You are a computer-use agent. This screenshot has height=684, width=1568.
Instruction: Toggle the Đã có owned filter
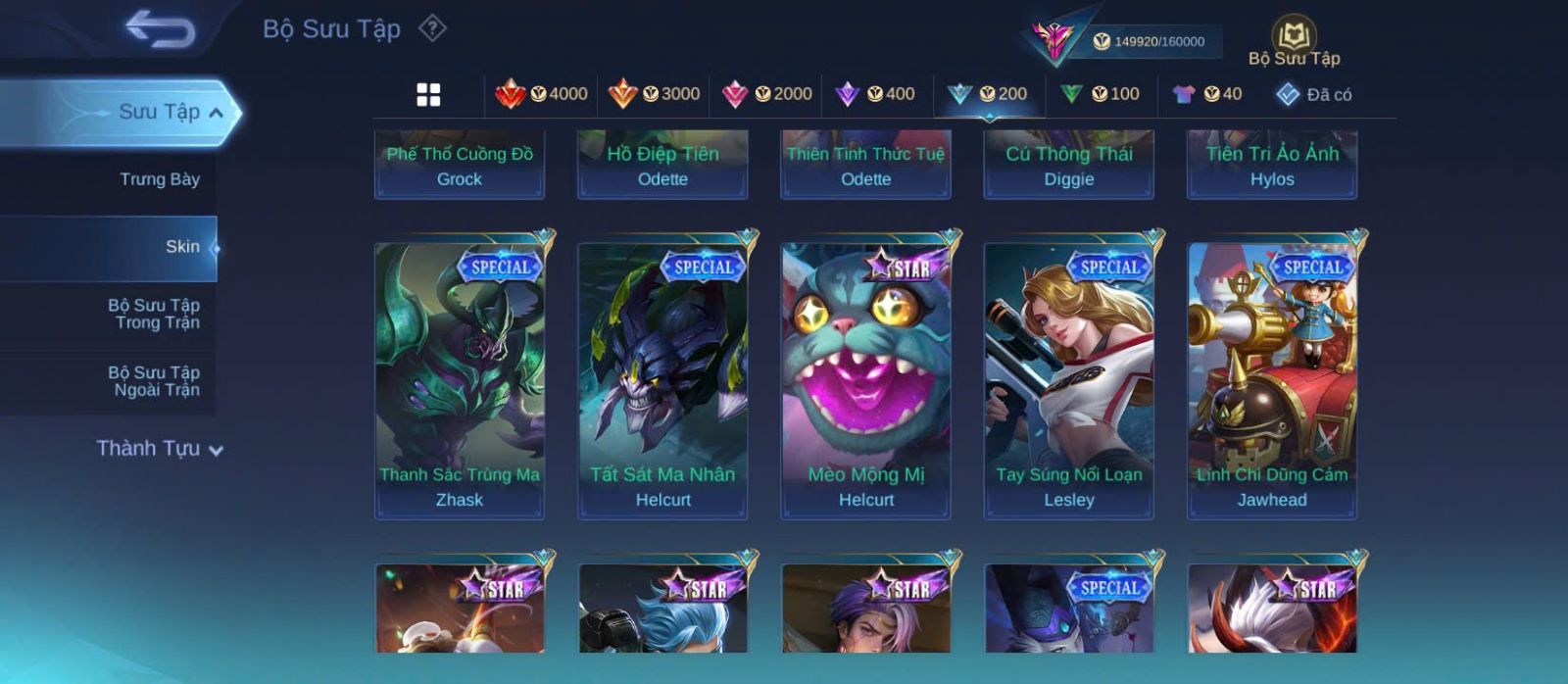pos(1314,94)
